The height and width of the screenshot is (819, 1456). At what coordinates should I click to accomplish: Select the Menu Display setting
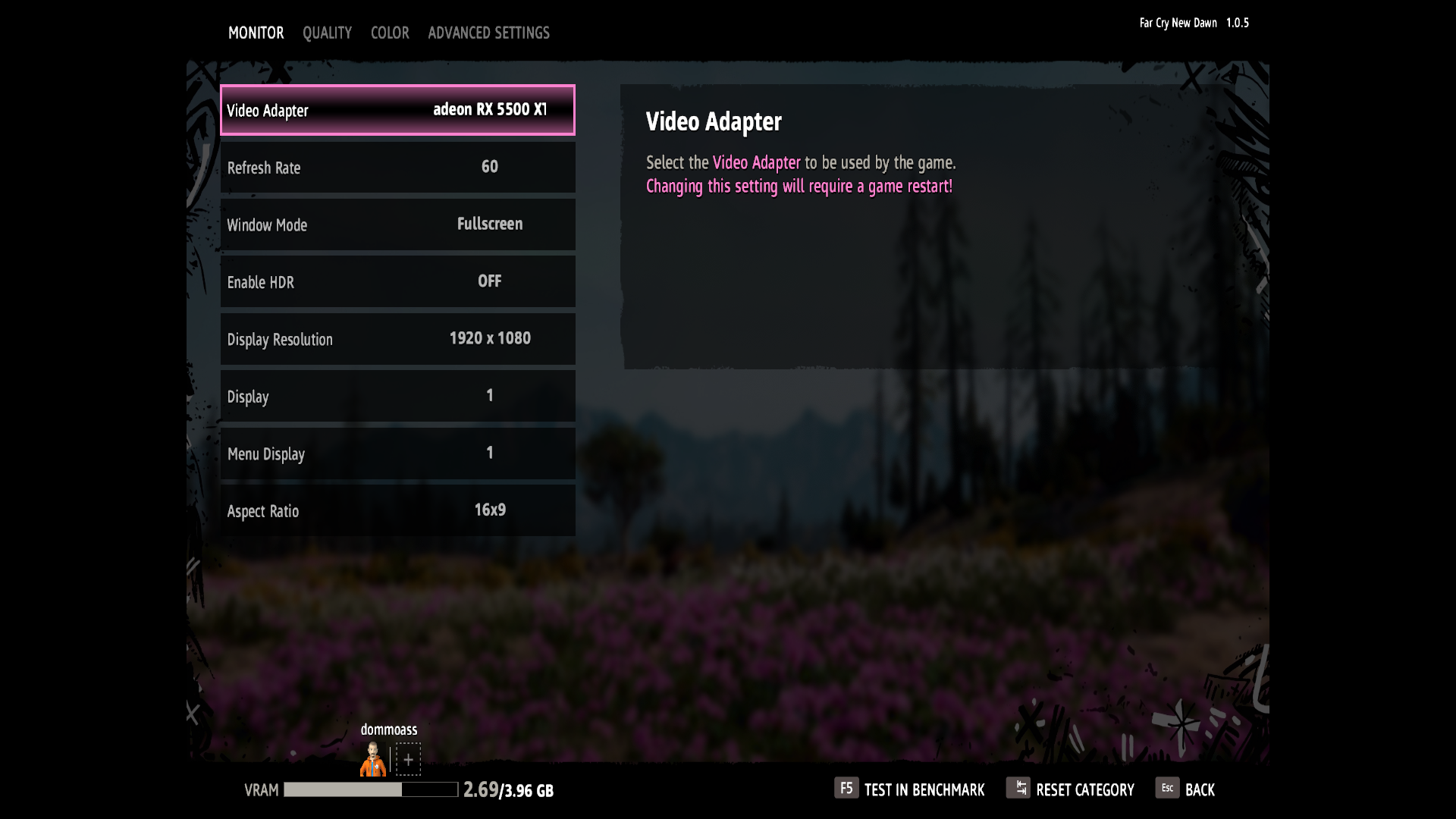397,453
